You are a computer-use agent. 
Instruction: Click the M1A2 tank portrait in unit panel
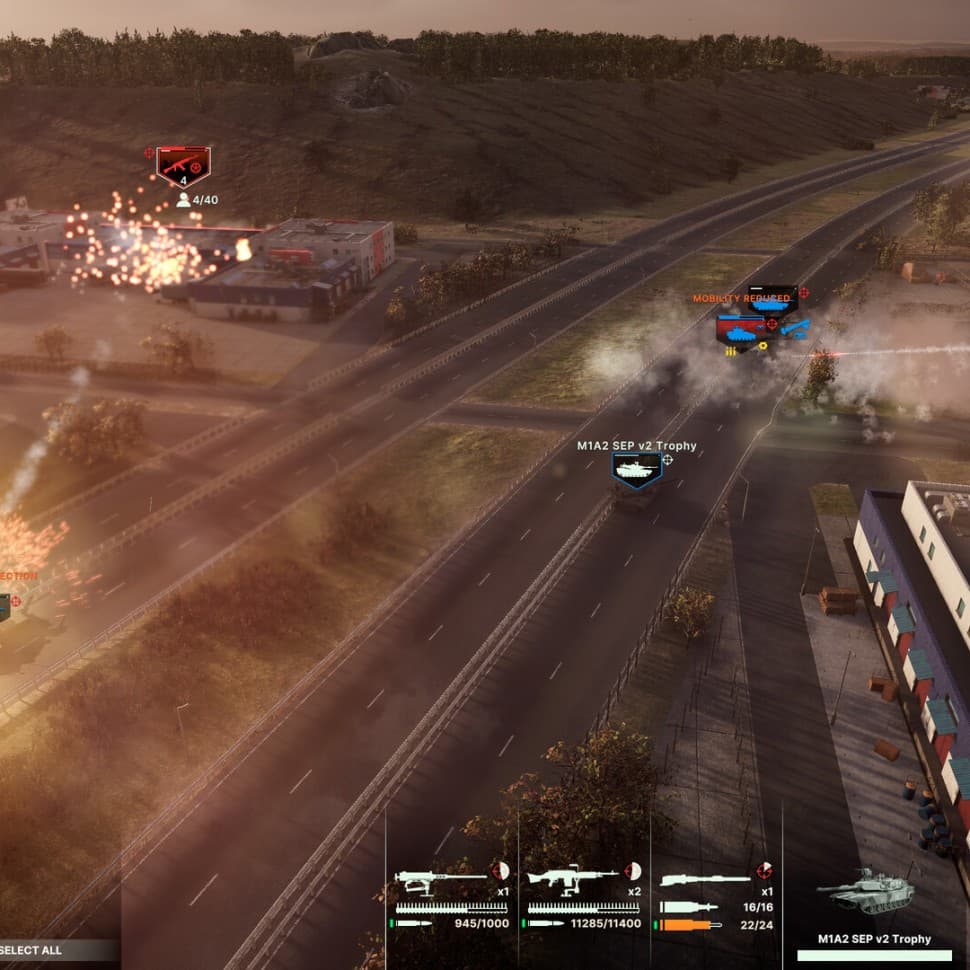coord(866,890)
